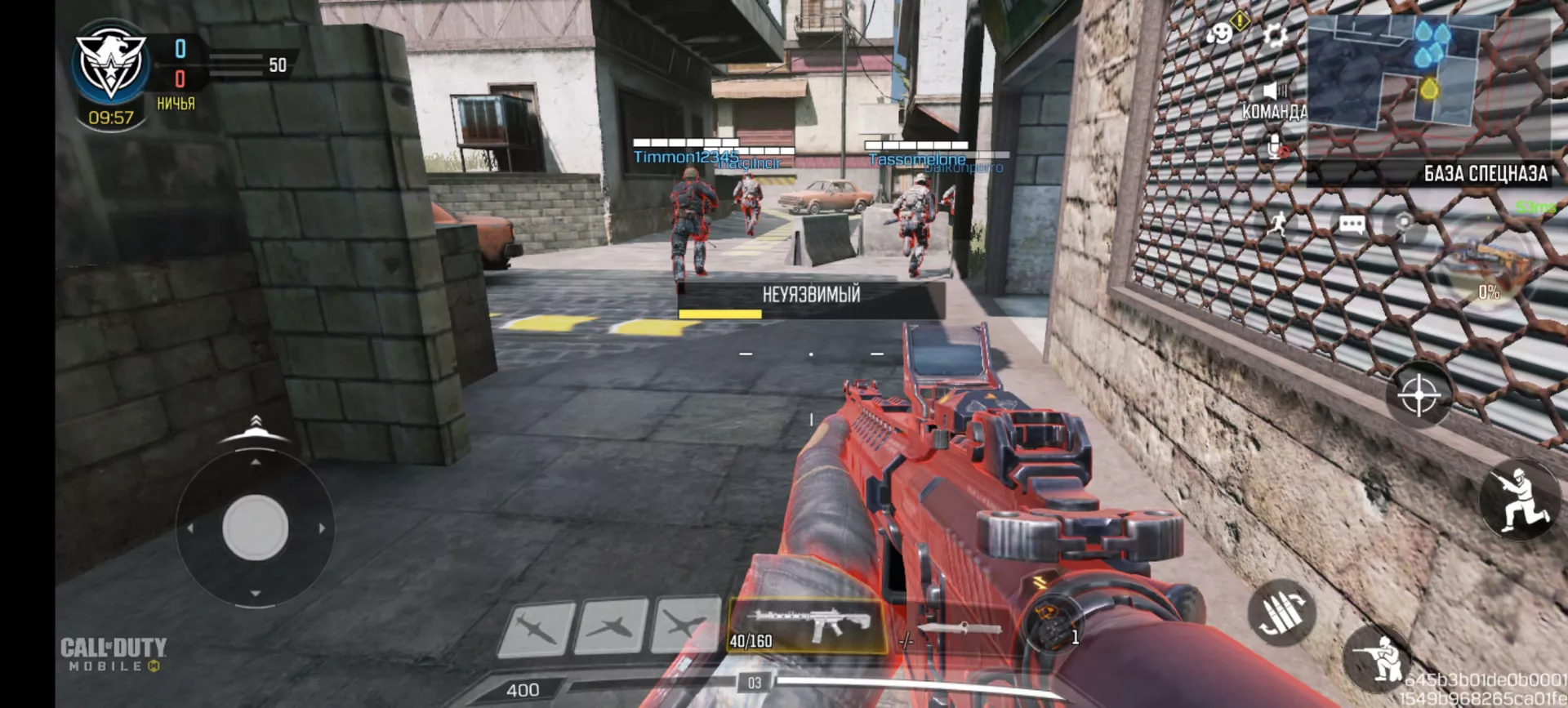Activate the operator skill at 0%
Image resolution: width=1568 pixels, height=708 pixels.
pyautogui.click(x=1488, y=271)
